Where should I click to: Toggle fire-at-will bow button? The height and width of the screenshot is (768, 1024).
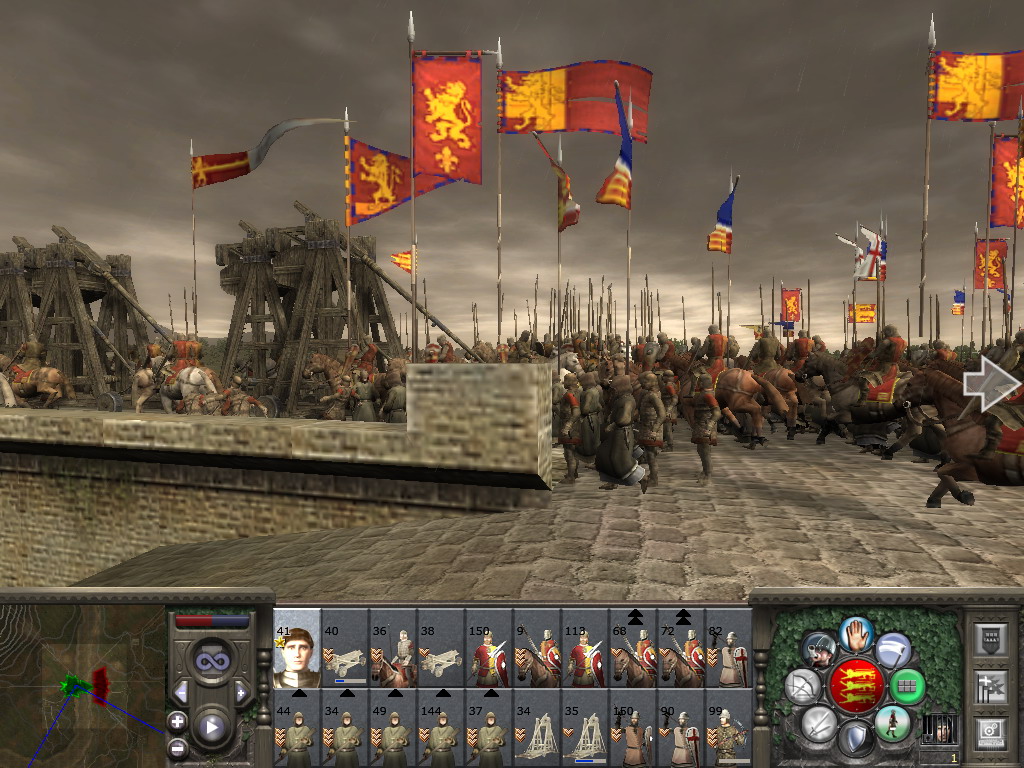pos(803,686)
